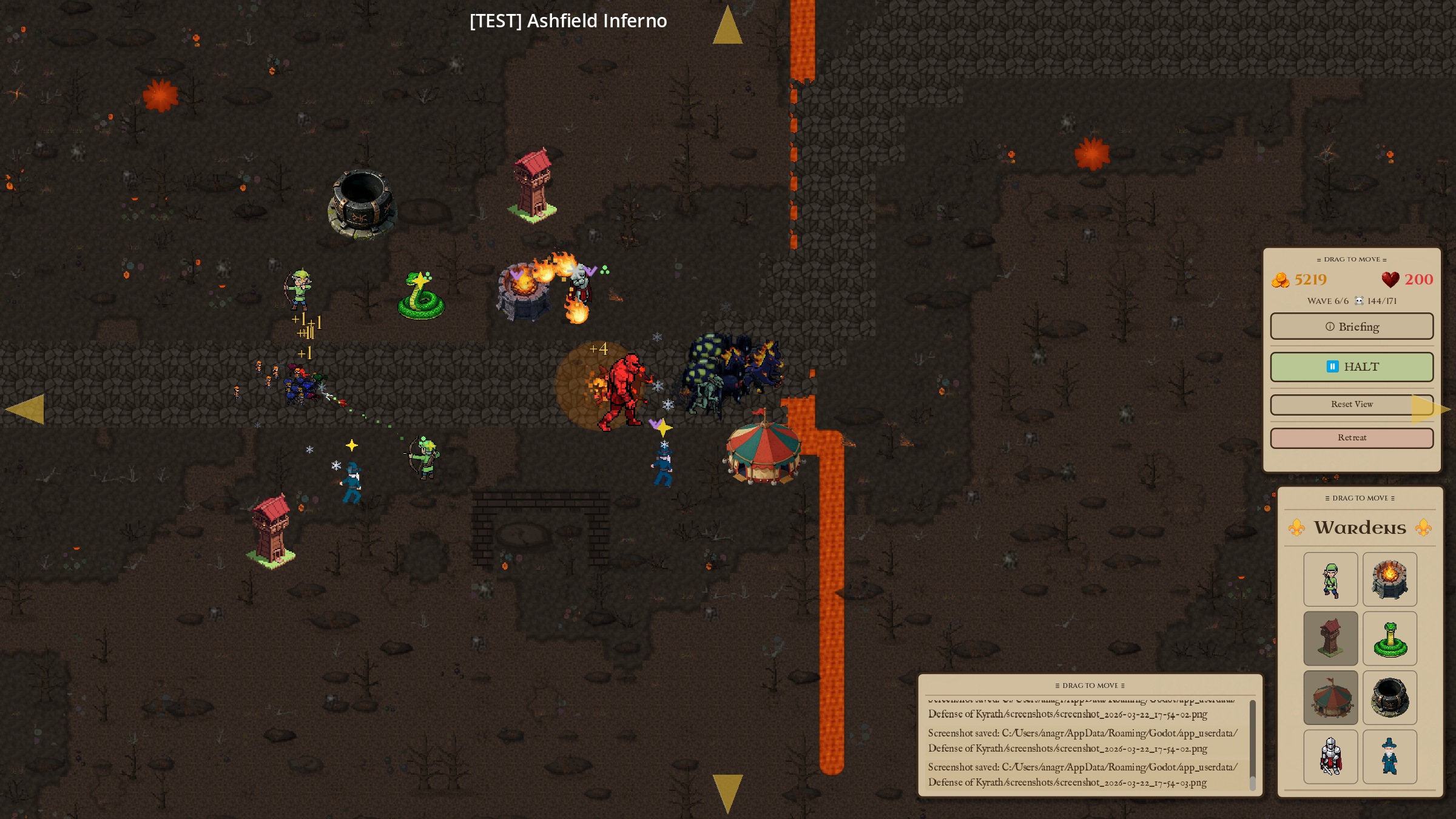Viewport: 1456px width, 819px height.
Task: Open the Briefing panel
Action: 1352,326
